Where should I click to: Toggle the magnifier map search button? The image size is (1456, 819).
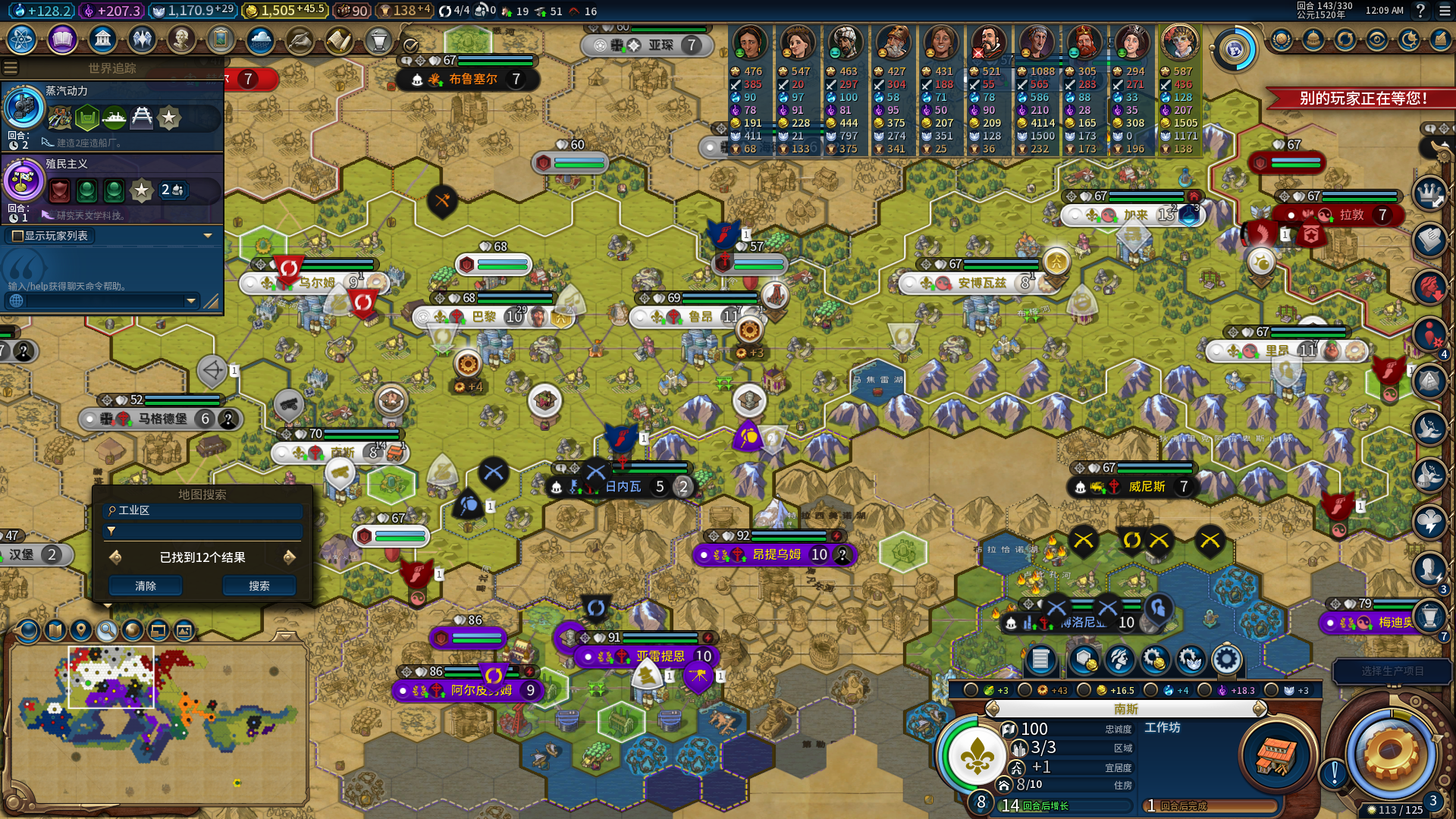107,630
